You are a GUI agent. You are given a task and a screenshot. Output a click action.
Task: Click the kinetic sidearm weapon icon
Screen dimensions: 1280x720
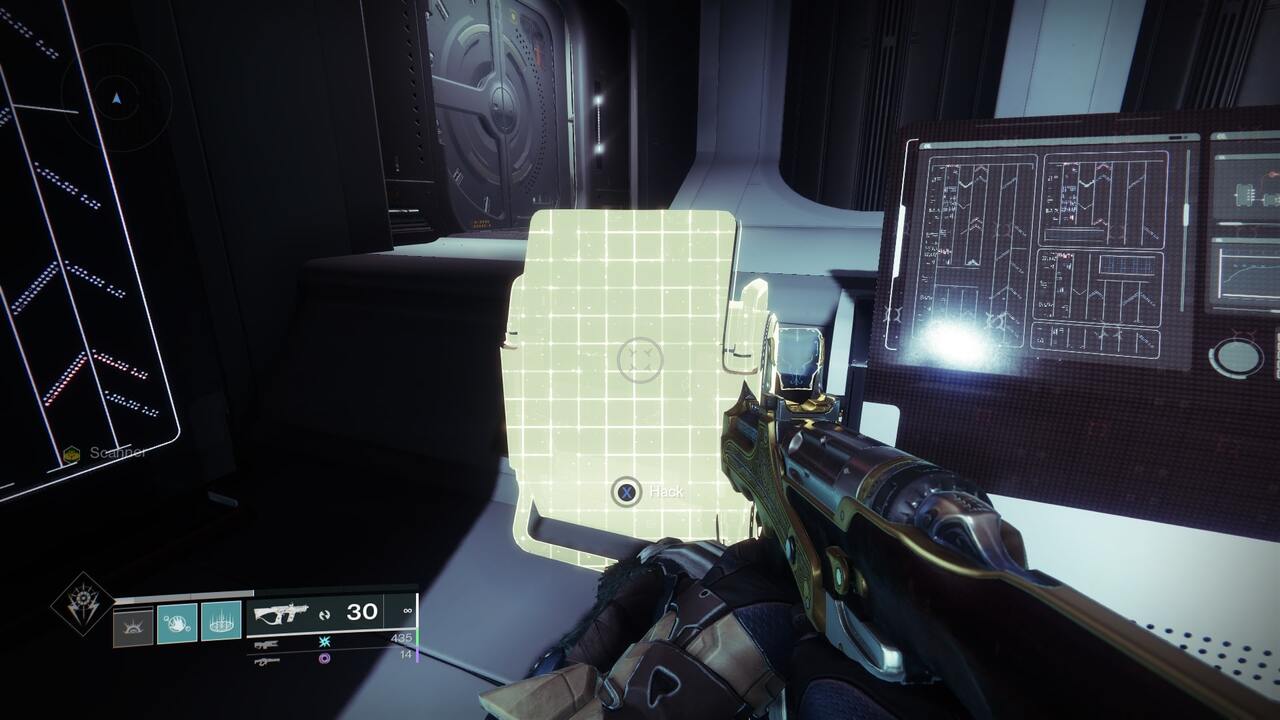pos(267,644)
